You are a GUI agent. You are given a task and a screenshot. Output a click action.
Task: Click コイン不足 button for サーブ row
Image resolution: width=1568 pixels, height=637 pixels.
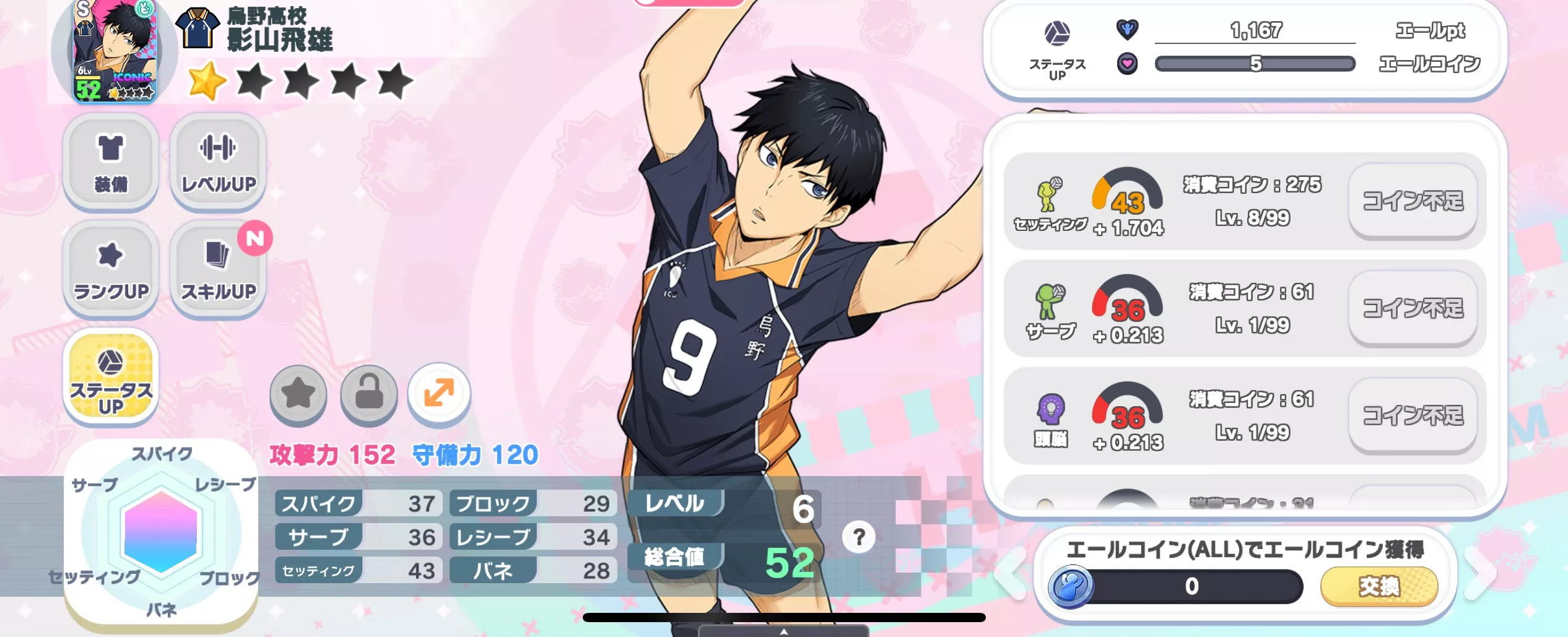tap(1413, 308)
